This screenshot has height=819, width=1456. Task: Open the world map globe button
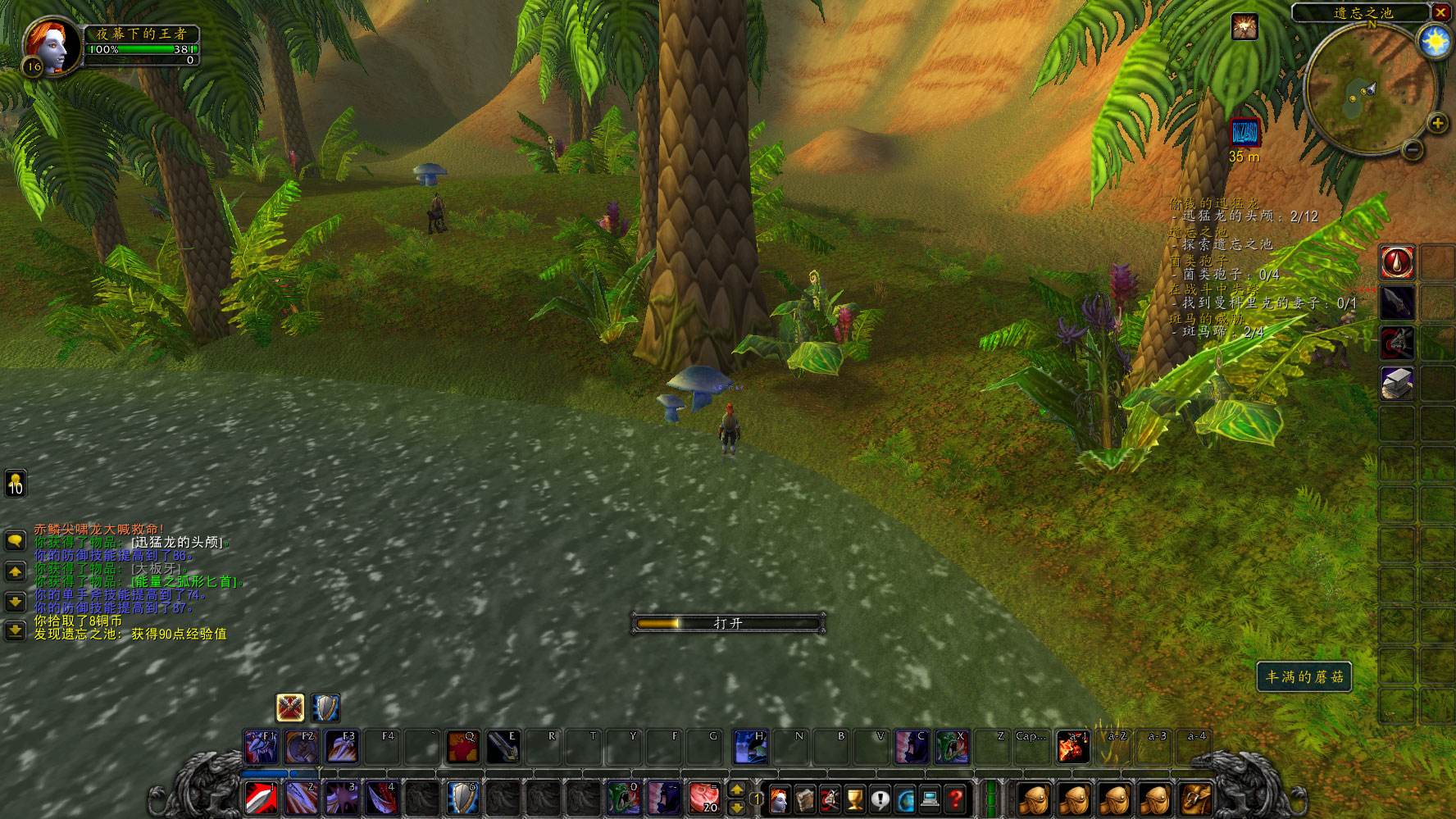click(906, 798)
